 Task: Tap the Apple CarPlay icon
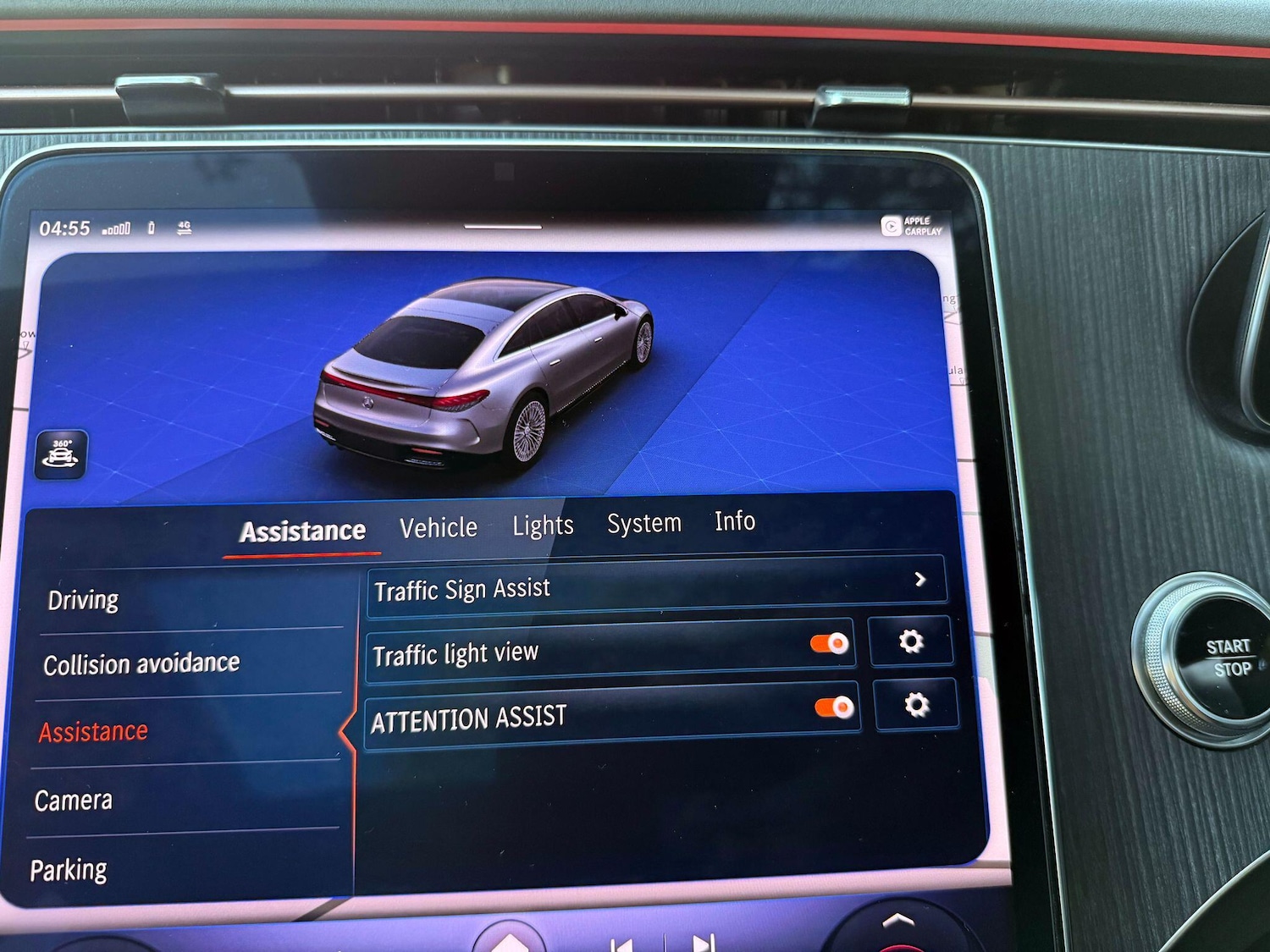click(892, 225)
